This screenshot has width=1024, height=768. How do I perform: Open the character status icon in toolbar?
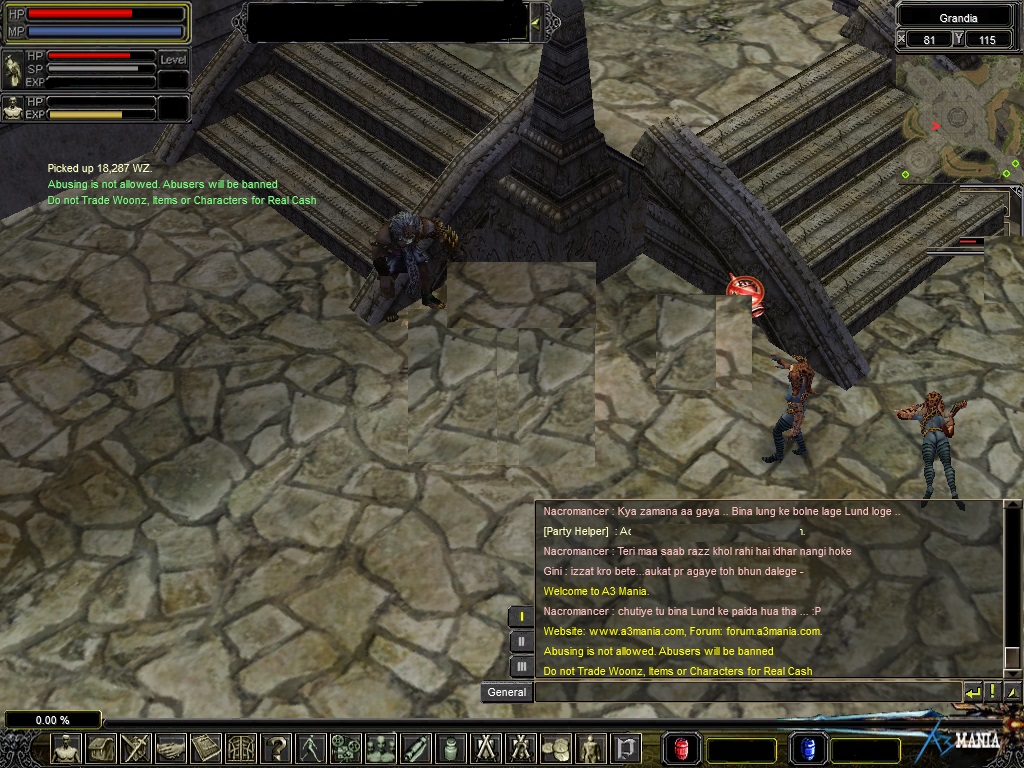click(x=66, y=748)
